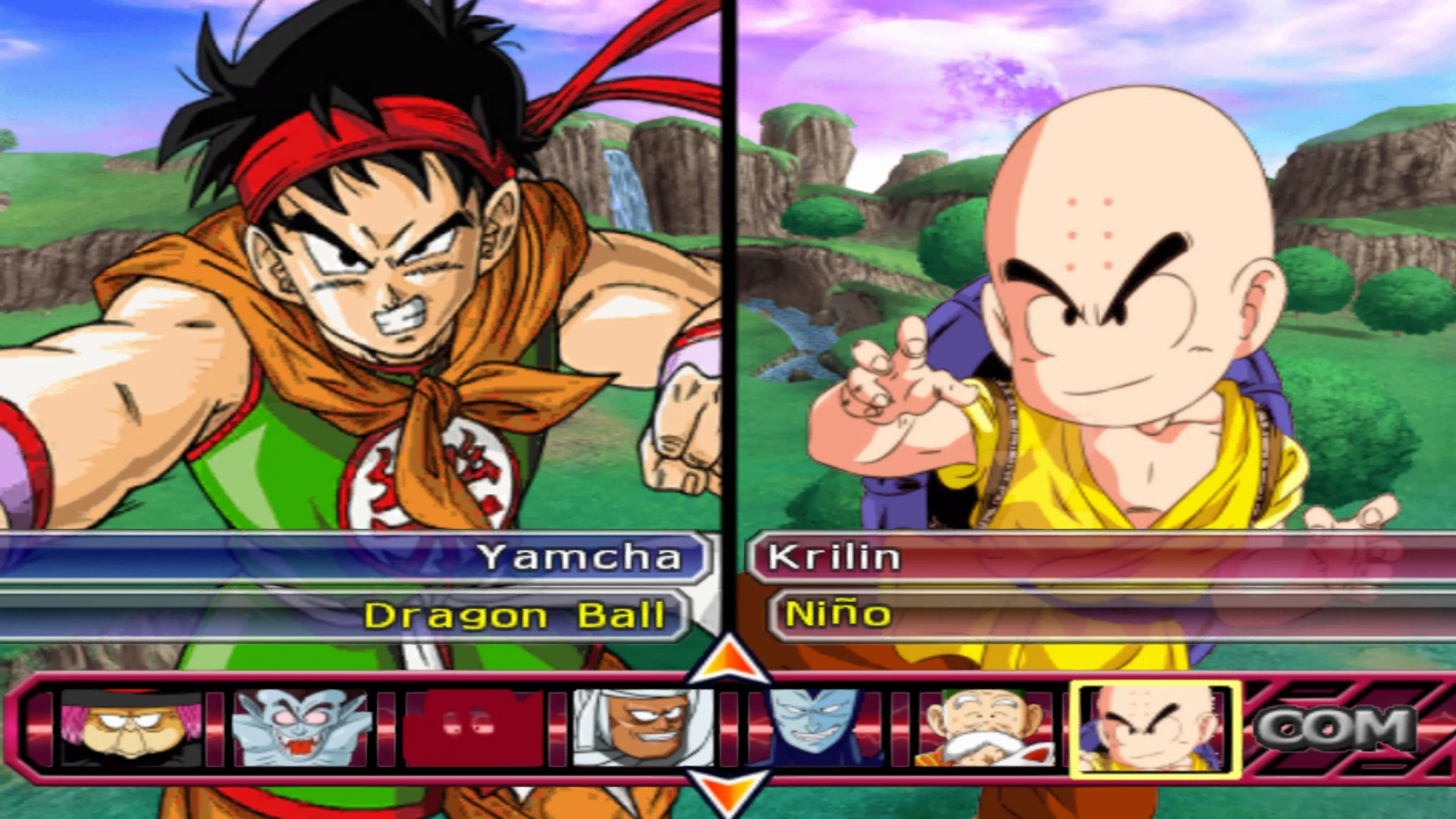Select the pink-haired witch Baba portrait
The width and height of the screenshot is (1456, 819).
(x=131, y=727)
